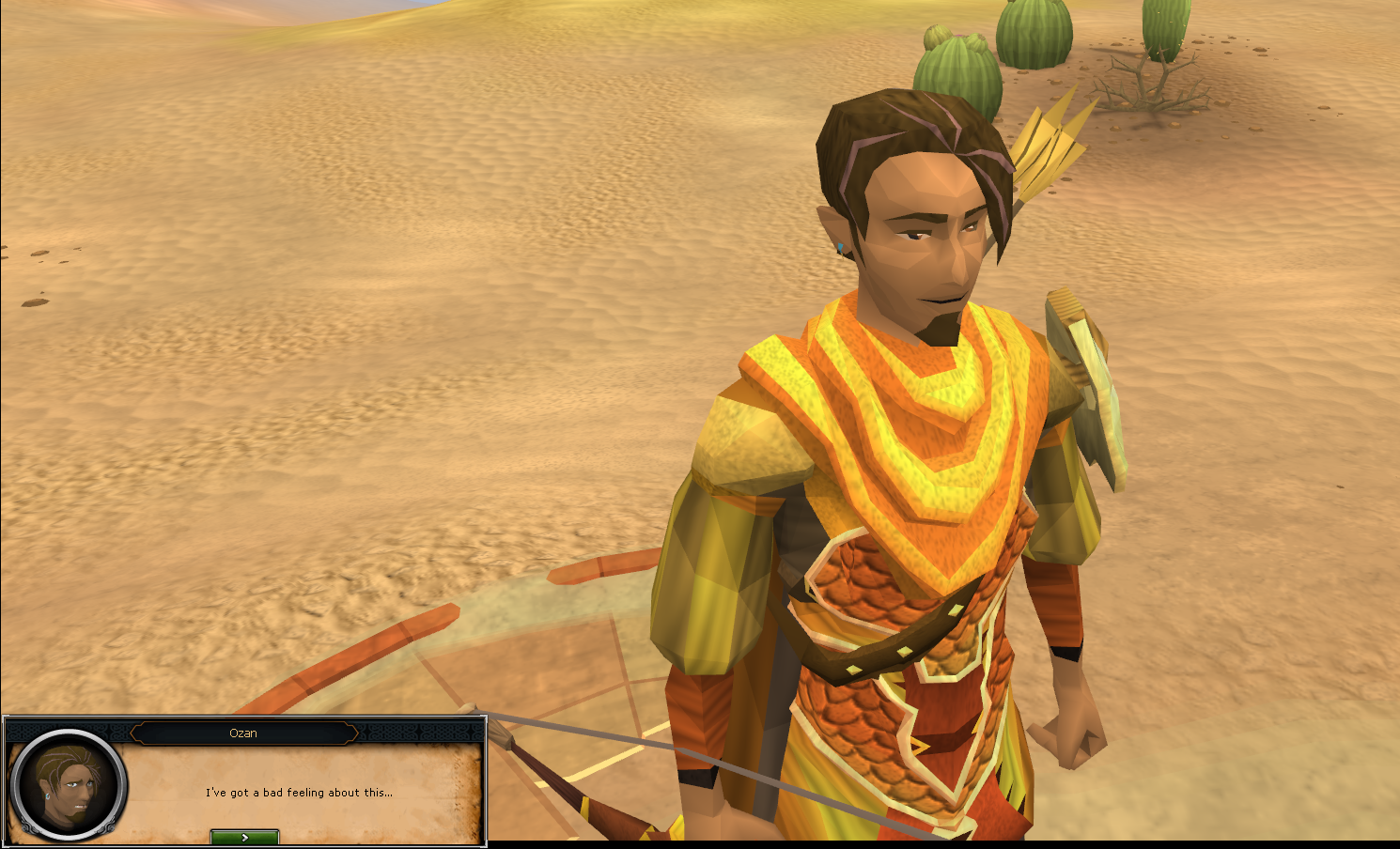Continue Ozan's dialogue with the green arrow button

pos(244,837)
